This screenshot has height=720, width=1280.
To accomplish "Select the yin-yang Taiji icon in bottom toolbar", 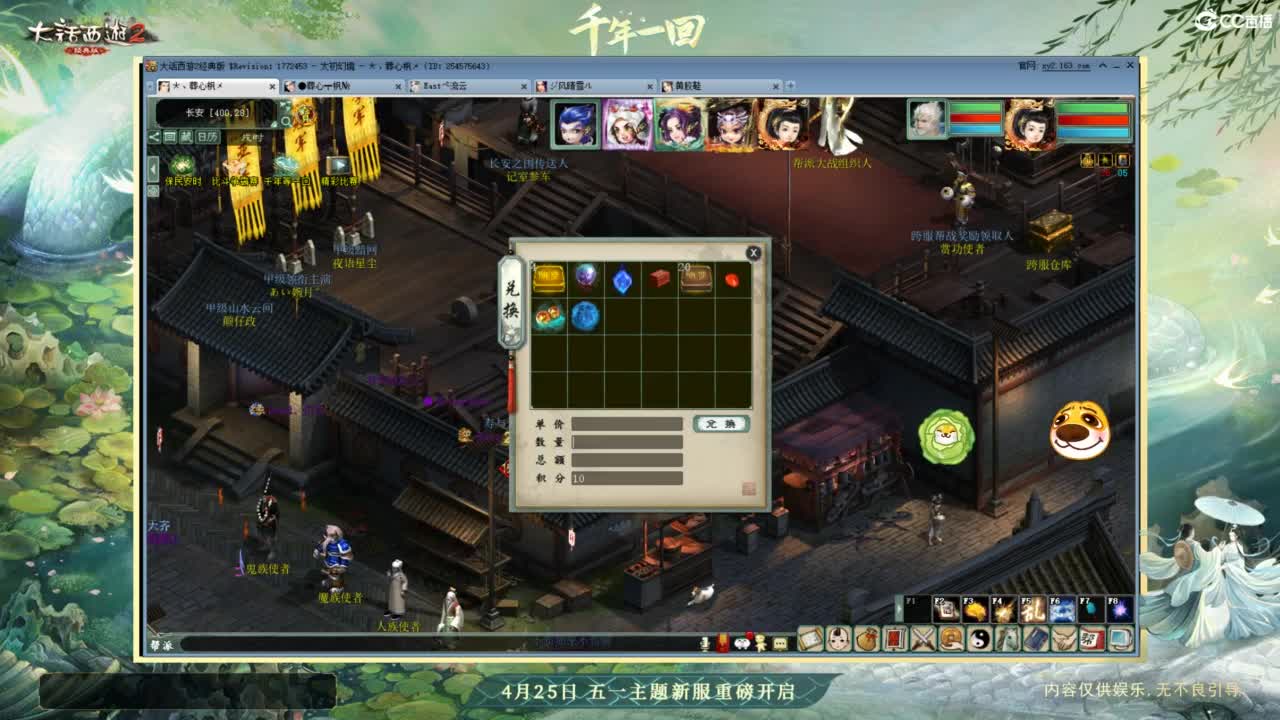I will point(982,640).
